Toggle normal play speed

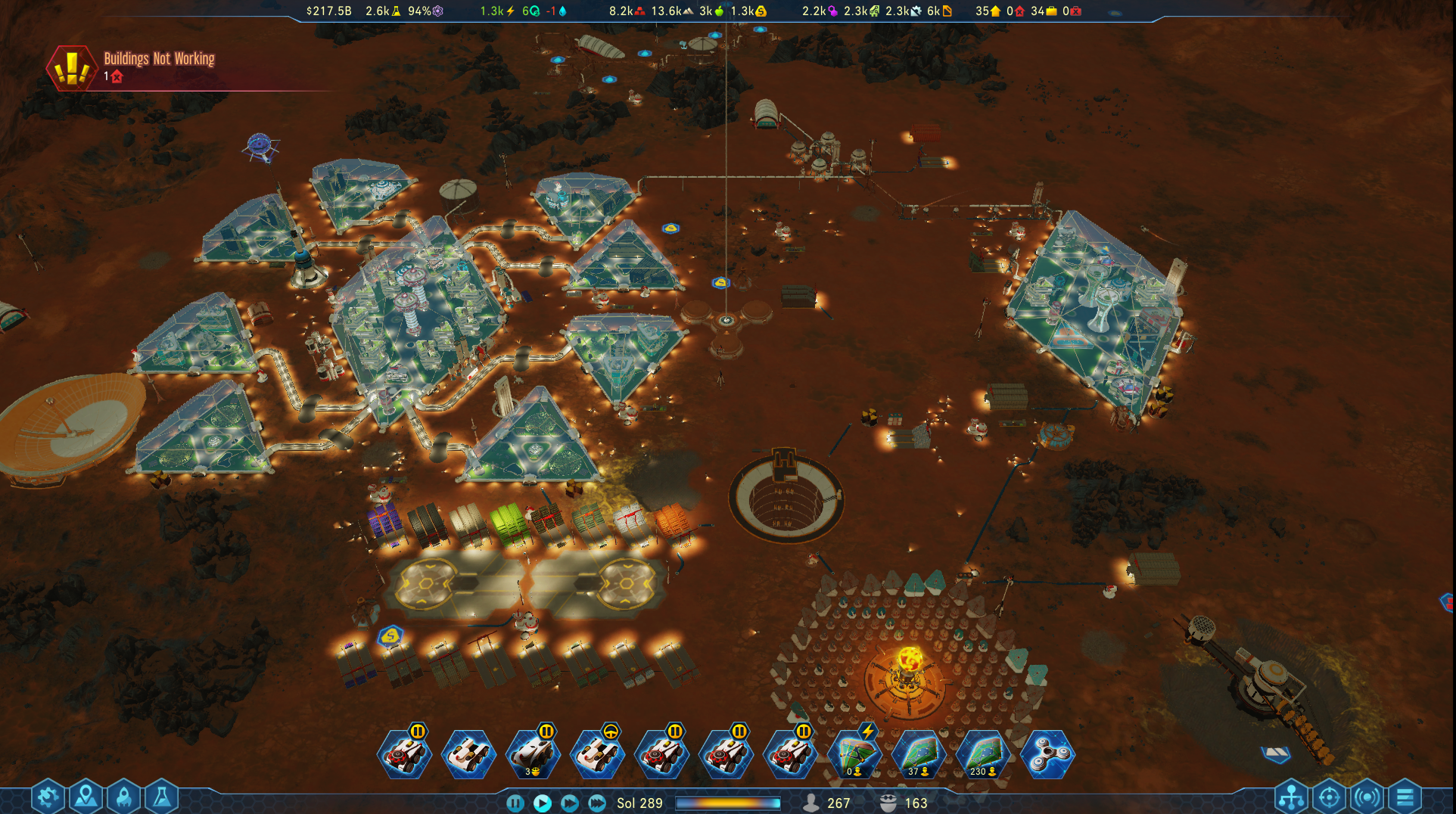[x=542, y=803]
